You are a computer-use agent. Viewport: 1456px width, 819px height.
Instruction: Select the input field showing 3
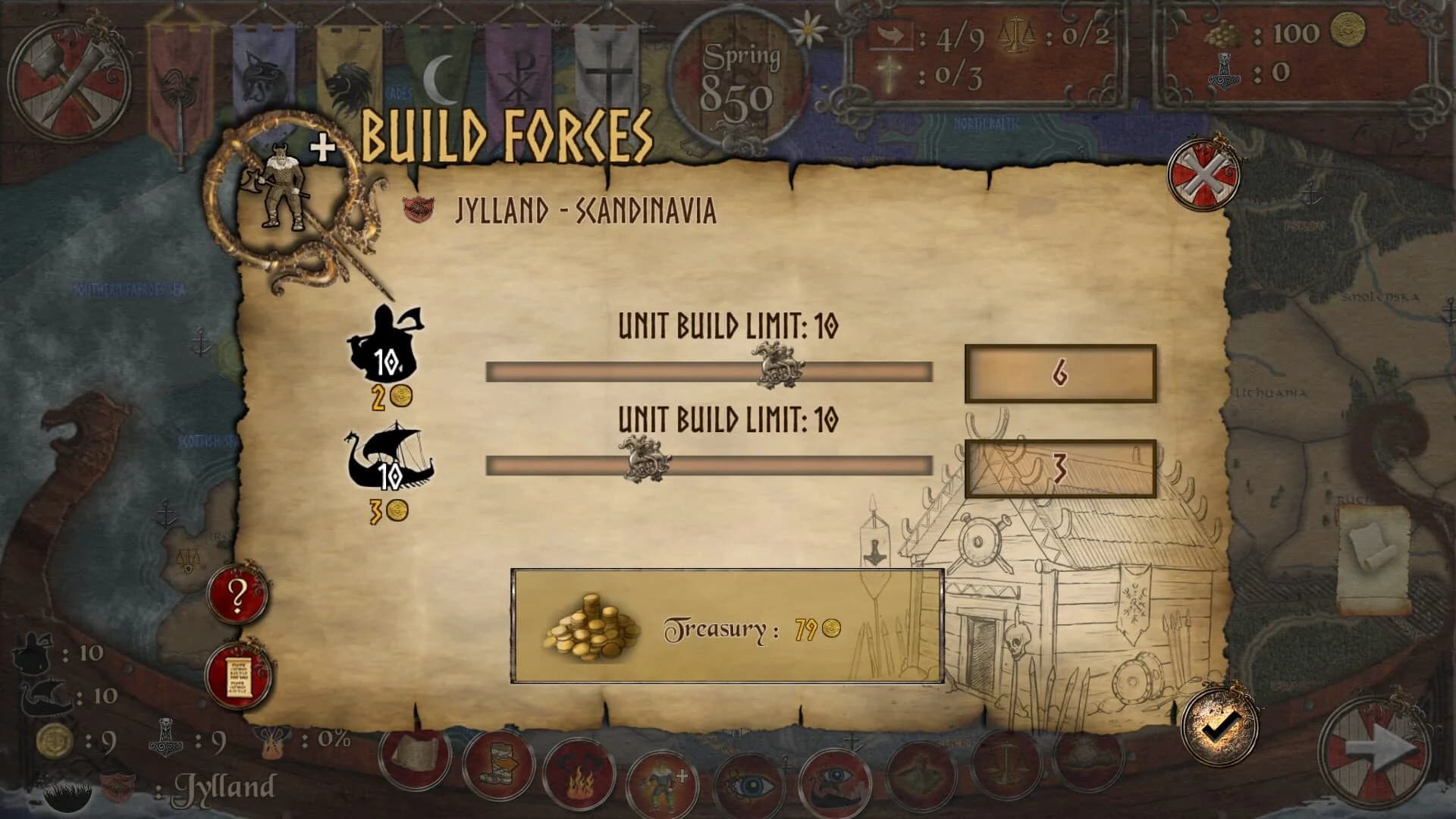click(1060, 469)
